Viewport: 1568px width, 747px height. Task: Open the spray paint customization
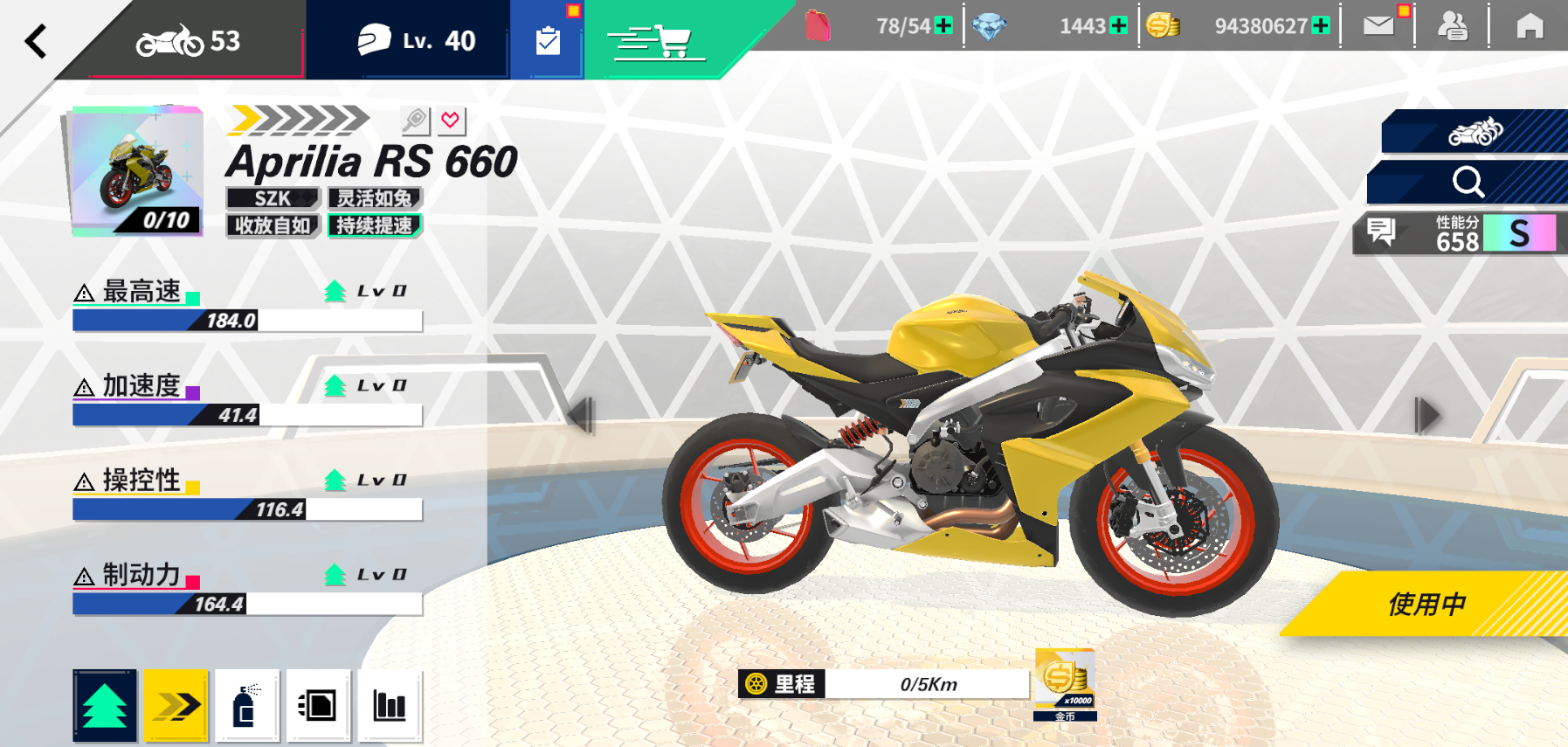click(247, 706)
